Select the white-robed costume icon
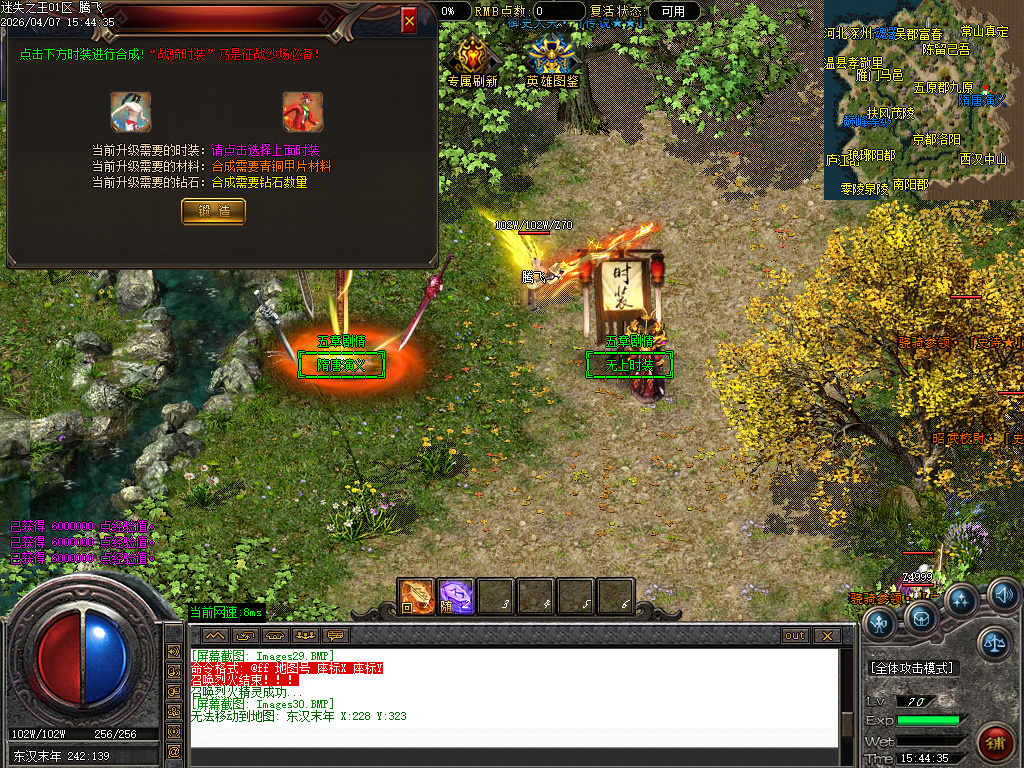 (x=130, y=111)
